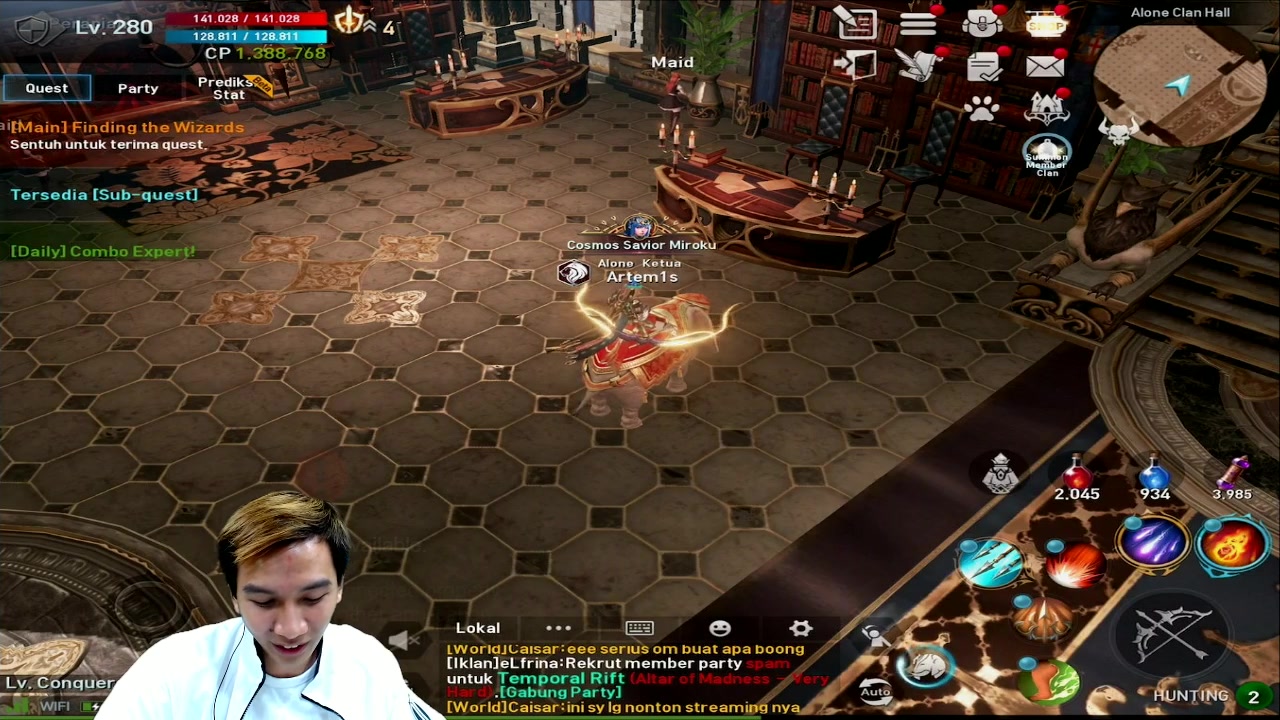The width and height of the screenshot is (1280, 720).
Task: Open the Prediksi Stat tab
Action: click(228, 88)
